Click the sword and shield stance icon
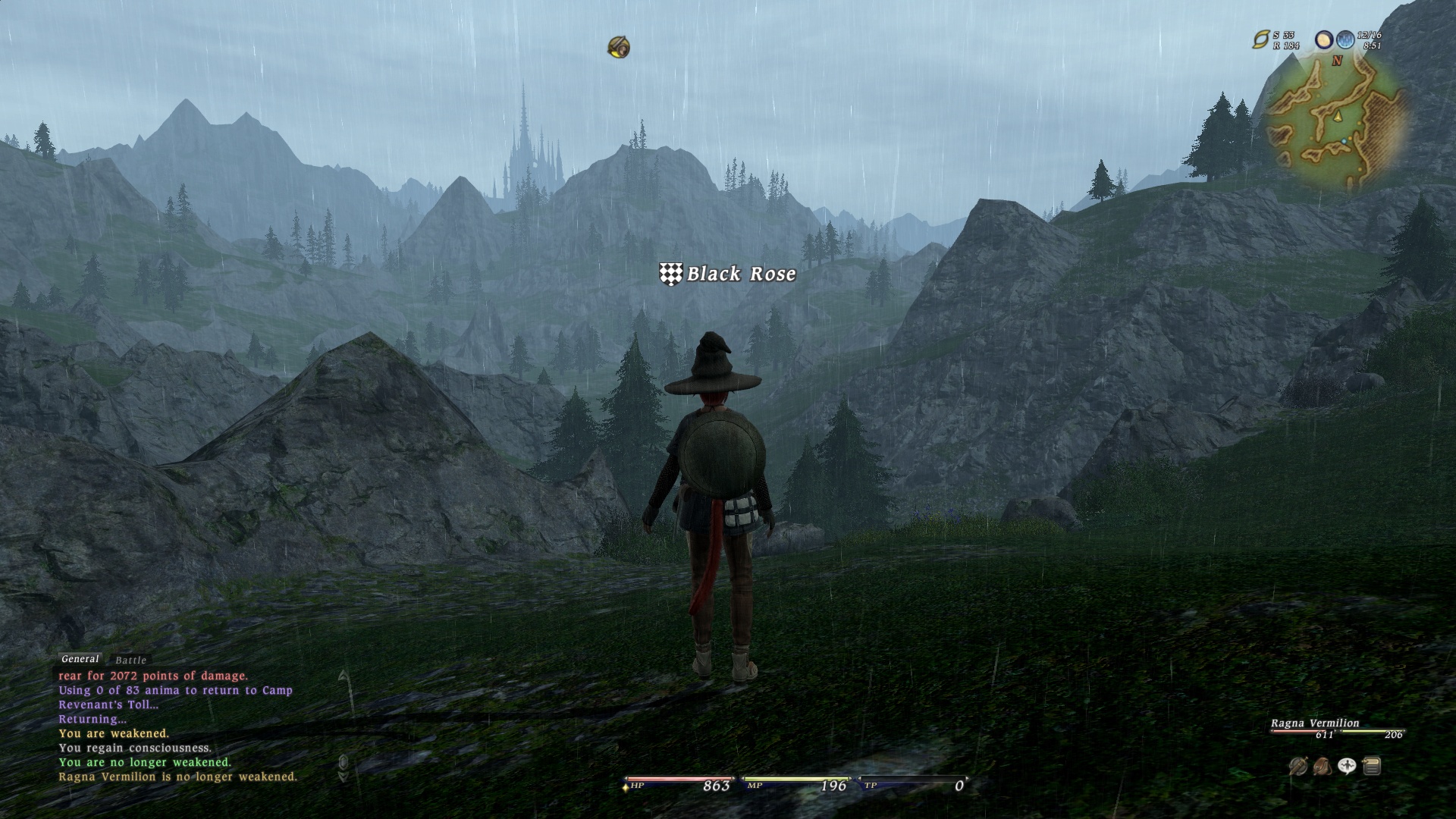The height and width of the screenshot is (819, 1456). click(1298, 767)
